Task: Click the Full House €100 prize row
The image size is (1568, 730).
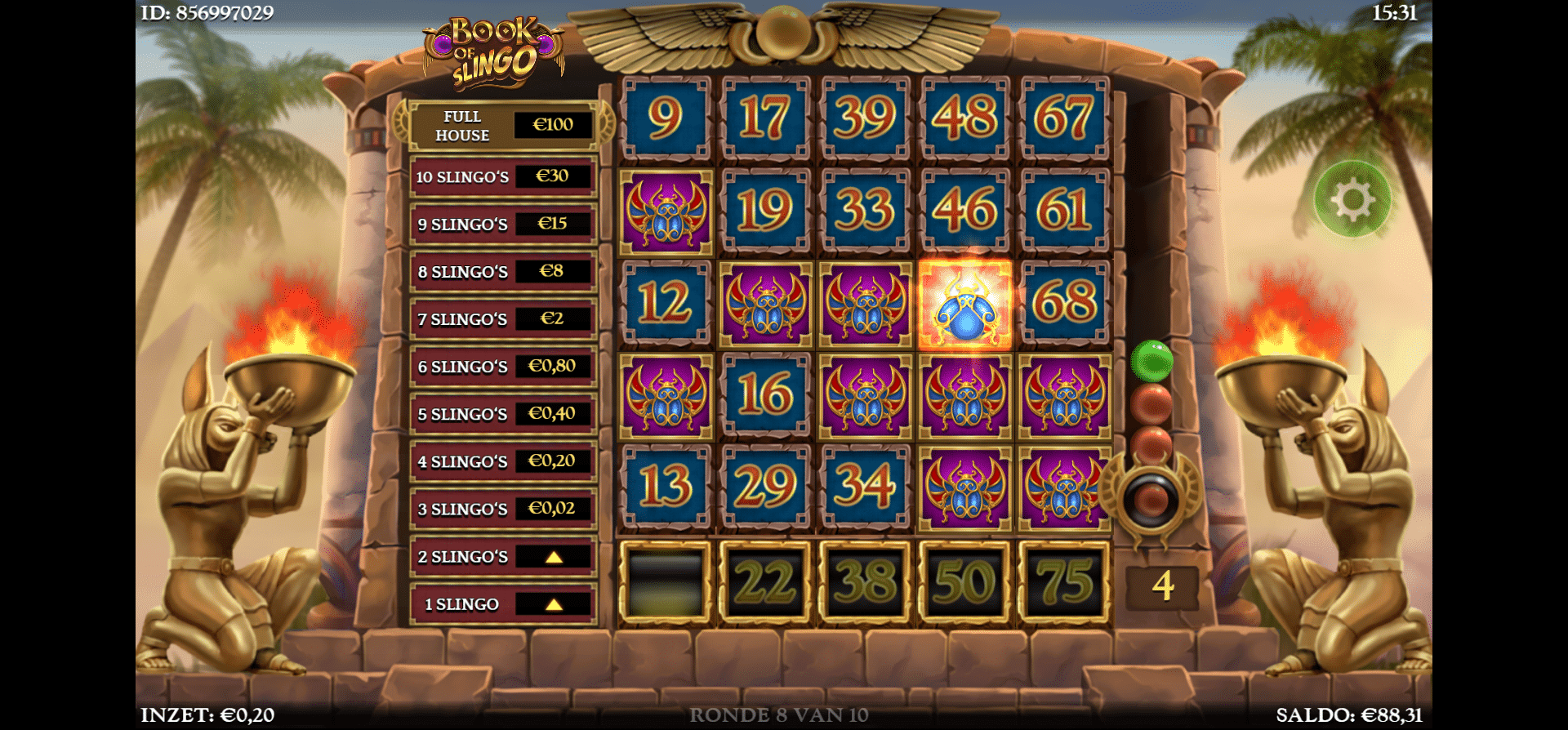Action: [503, 125]
